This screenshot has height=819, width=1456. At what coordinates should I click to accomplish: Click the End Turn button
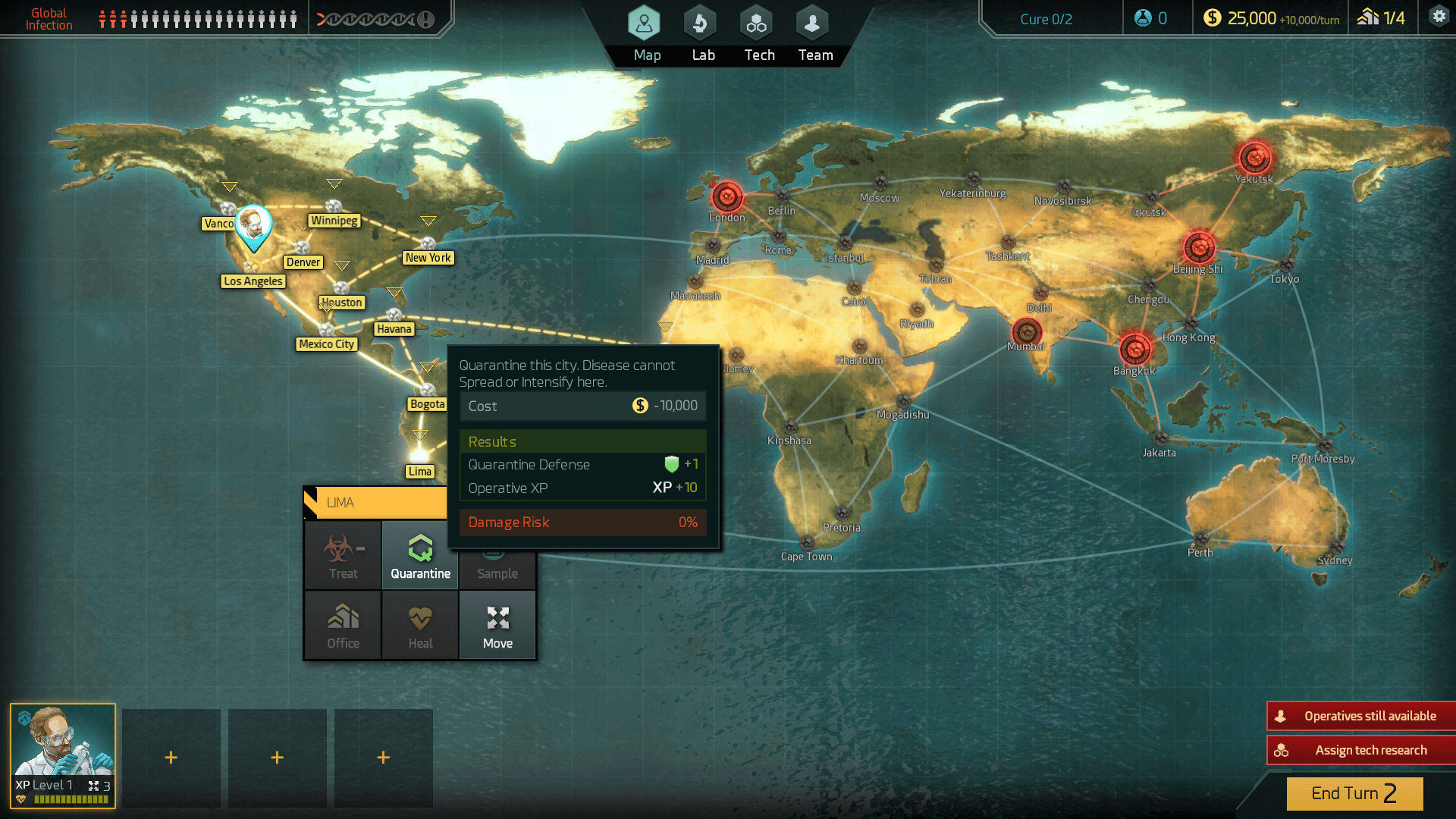pos(1354,793)
